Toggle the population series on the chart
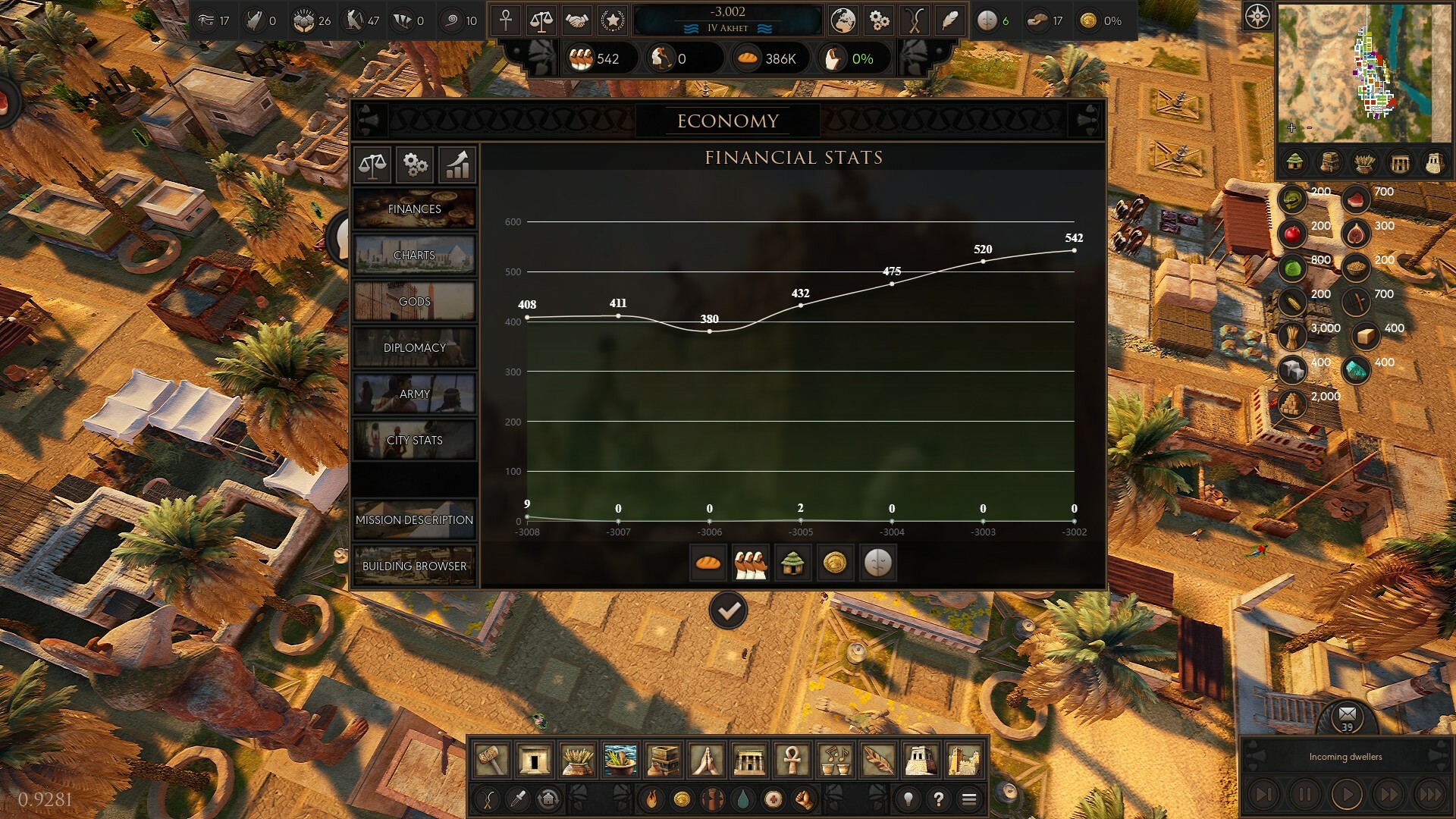This screenshot has width=1456, height=819. [x=750, y=563]
